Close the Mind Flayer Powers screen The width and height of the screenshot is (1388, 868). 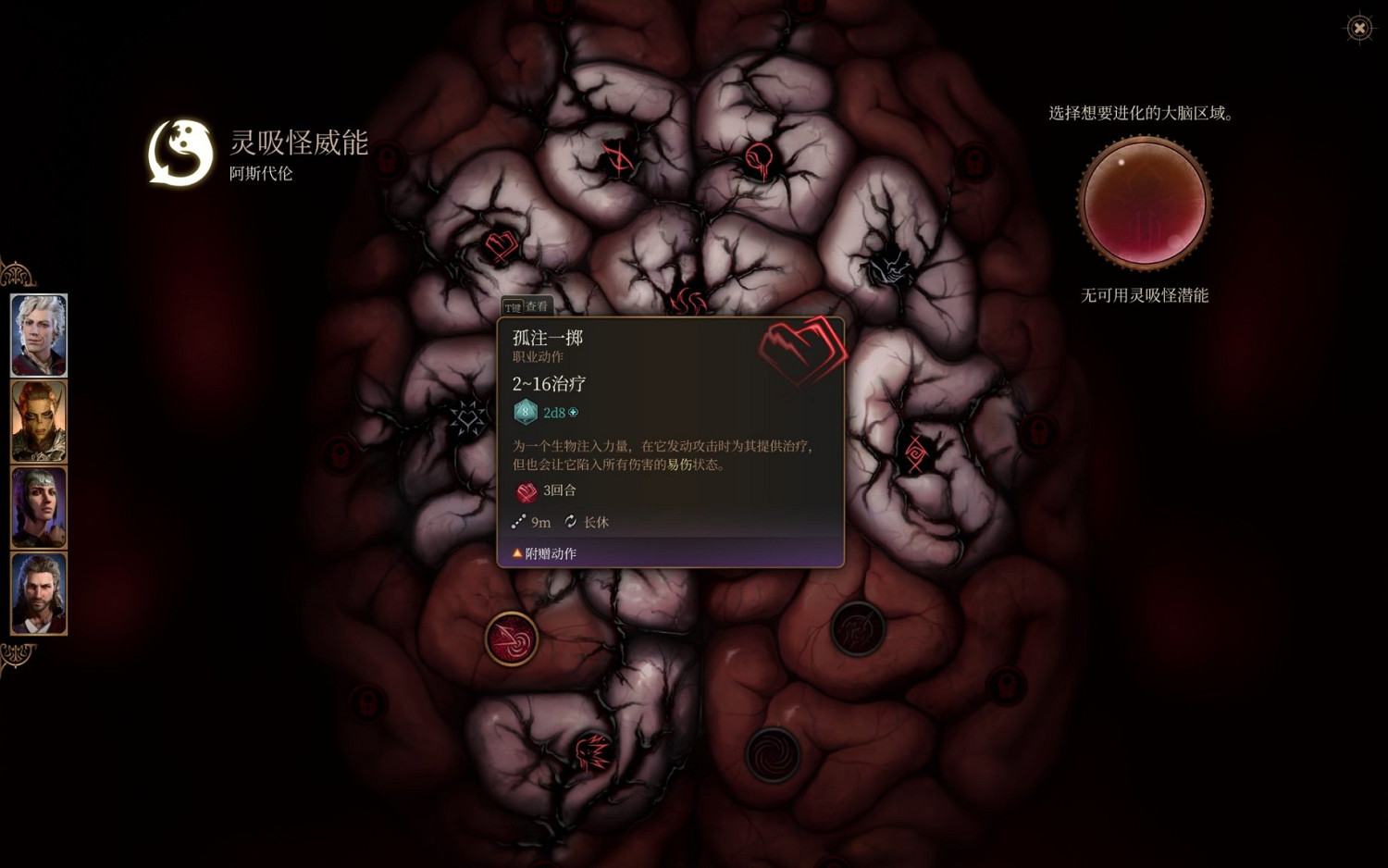coord(1358,27)
